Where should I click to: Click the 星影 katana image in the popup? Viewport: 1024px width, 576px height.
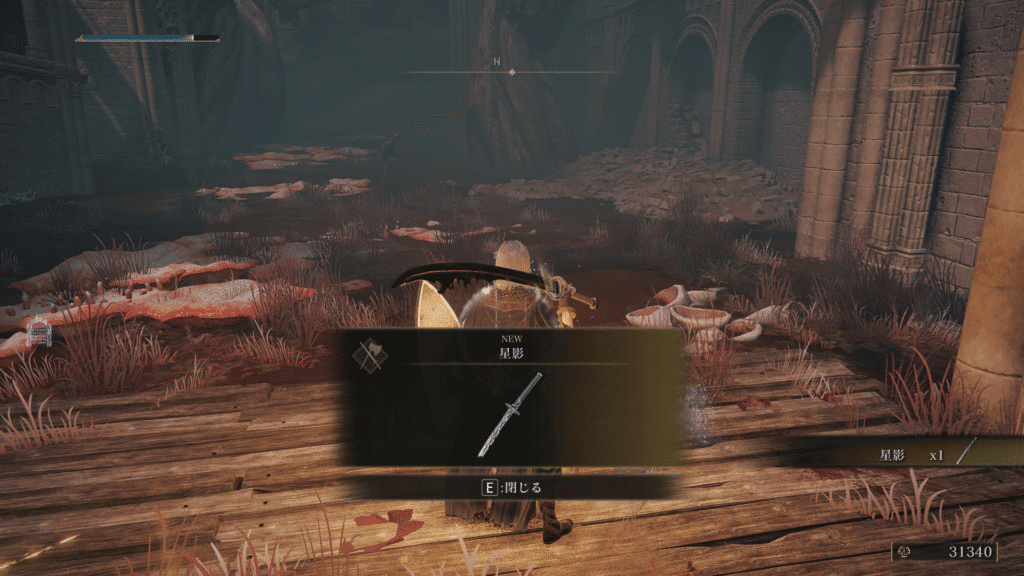click(x=510, y=414)
